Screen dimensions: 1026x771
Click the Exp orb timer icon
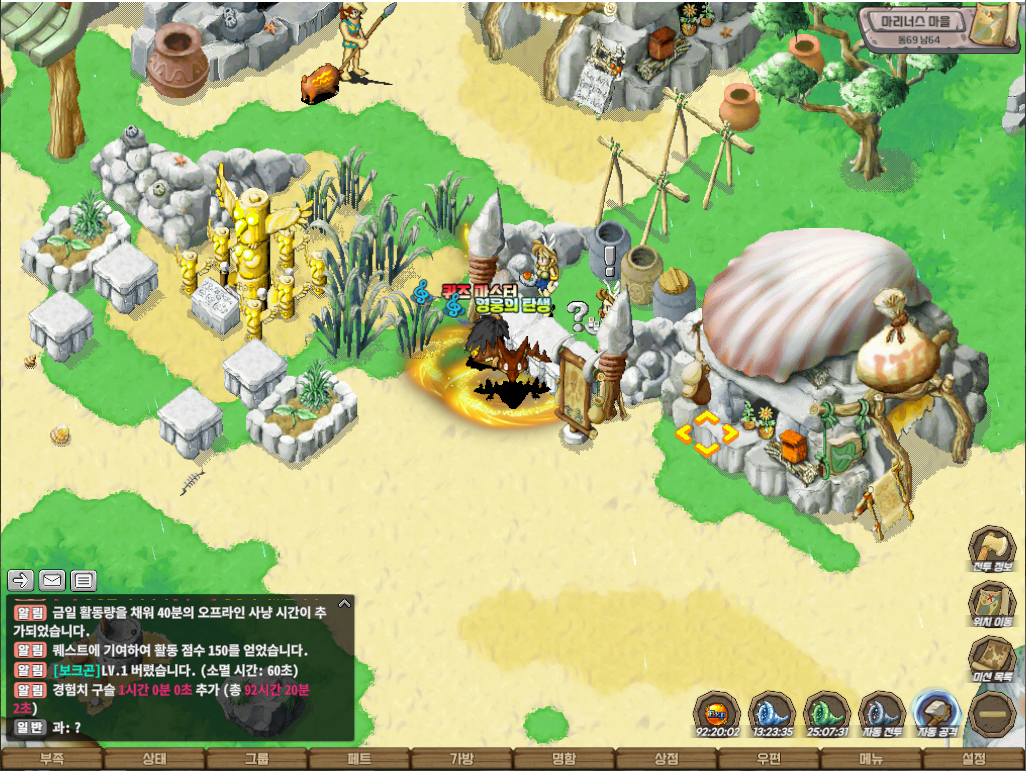(x=716, y=714)
